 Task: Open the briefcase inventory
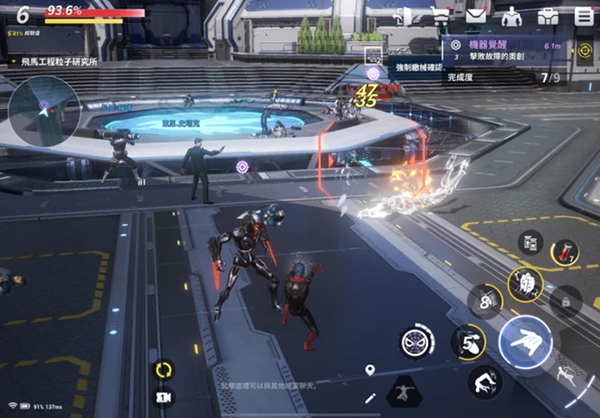click(547, 15)
